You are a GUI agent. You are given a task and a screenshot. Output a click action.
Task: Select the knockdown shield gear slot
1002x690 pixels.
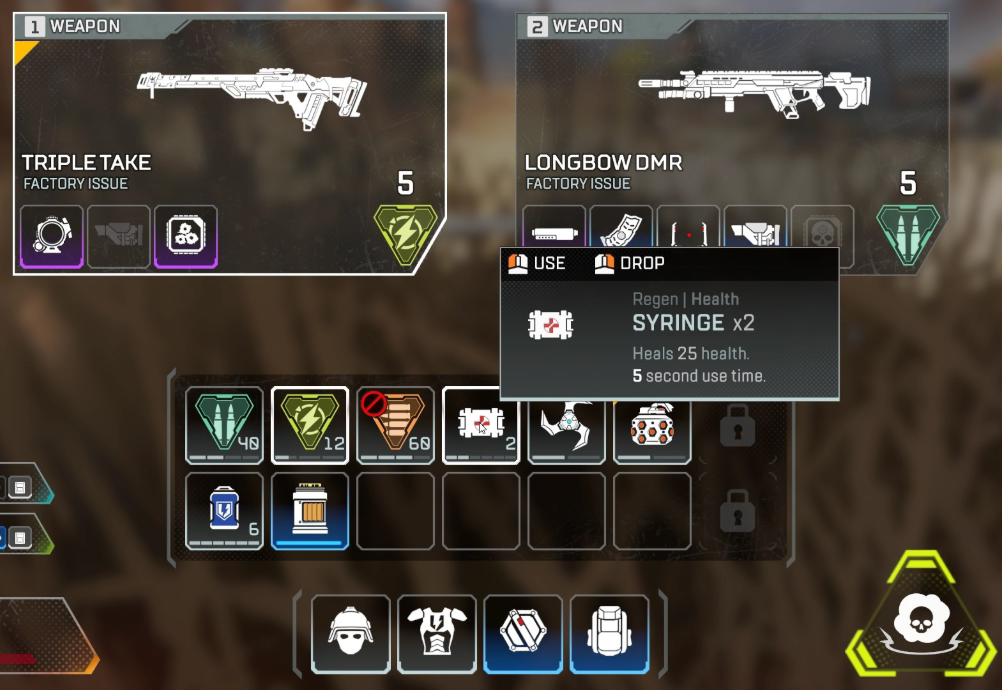click(x=523, y=634)
